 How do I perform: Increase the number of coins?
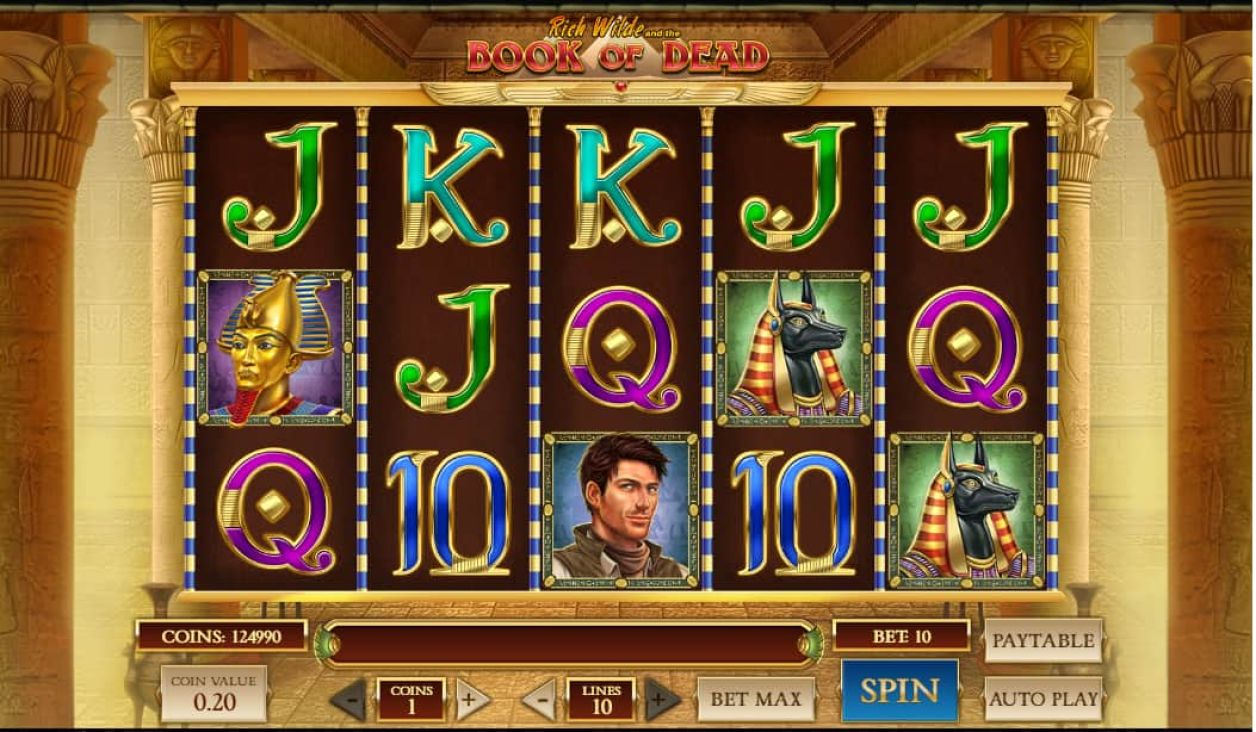click(472, 699)
